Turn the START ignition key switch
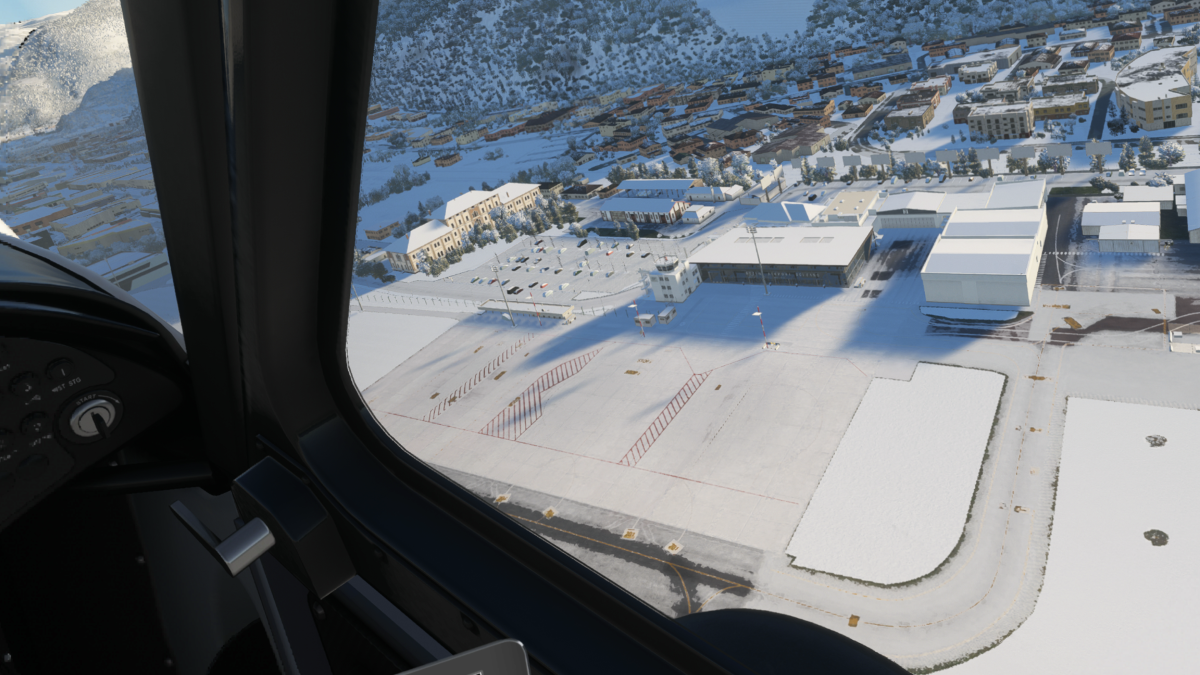Image resolution: width=1200 pixels, height=675 pixels. [x=93, y=417]
